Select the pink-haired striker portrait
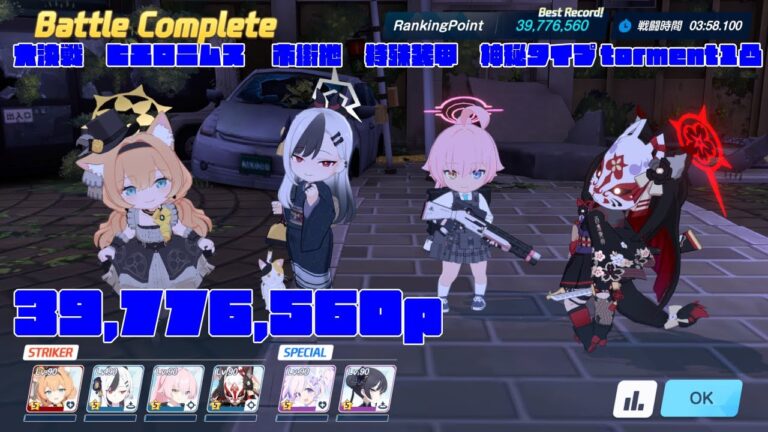Viewport: 768px width, 432px height. [x=176, y=389]
